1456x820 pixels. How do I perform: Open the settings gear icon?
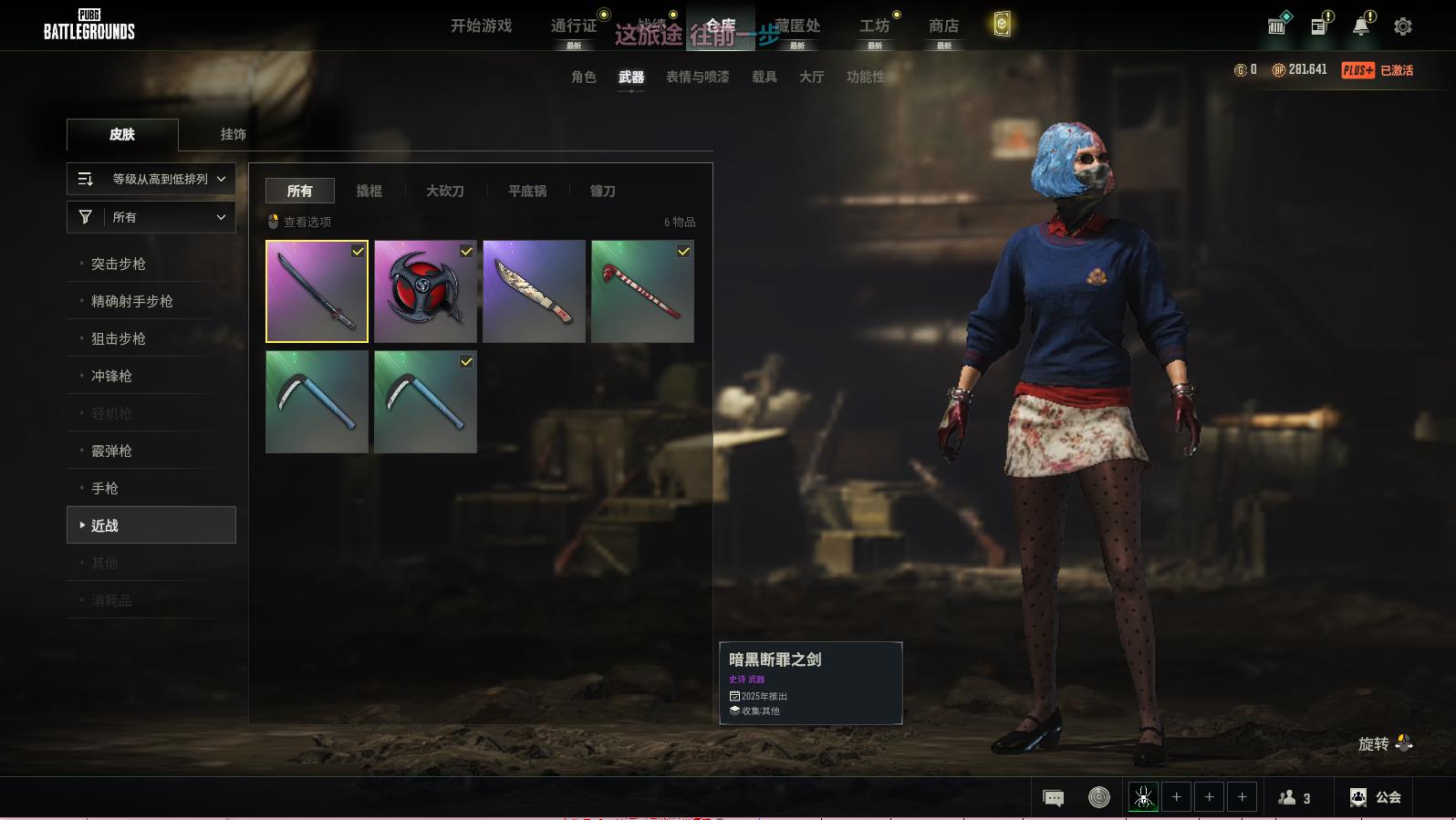point(1403,26)
